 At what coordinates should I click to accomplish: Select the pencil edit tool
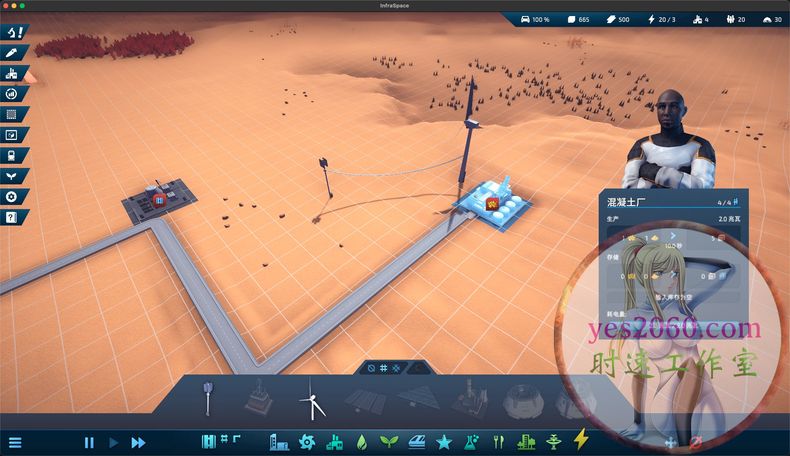pyautogui.click(x=11, y=52)
